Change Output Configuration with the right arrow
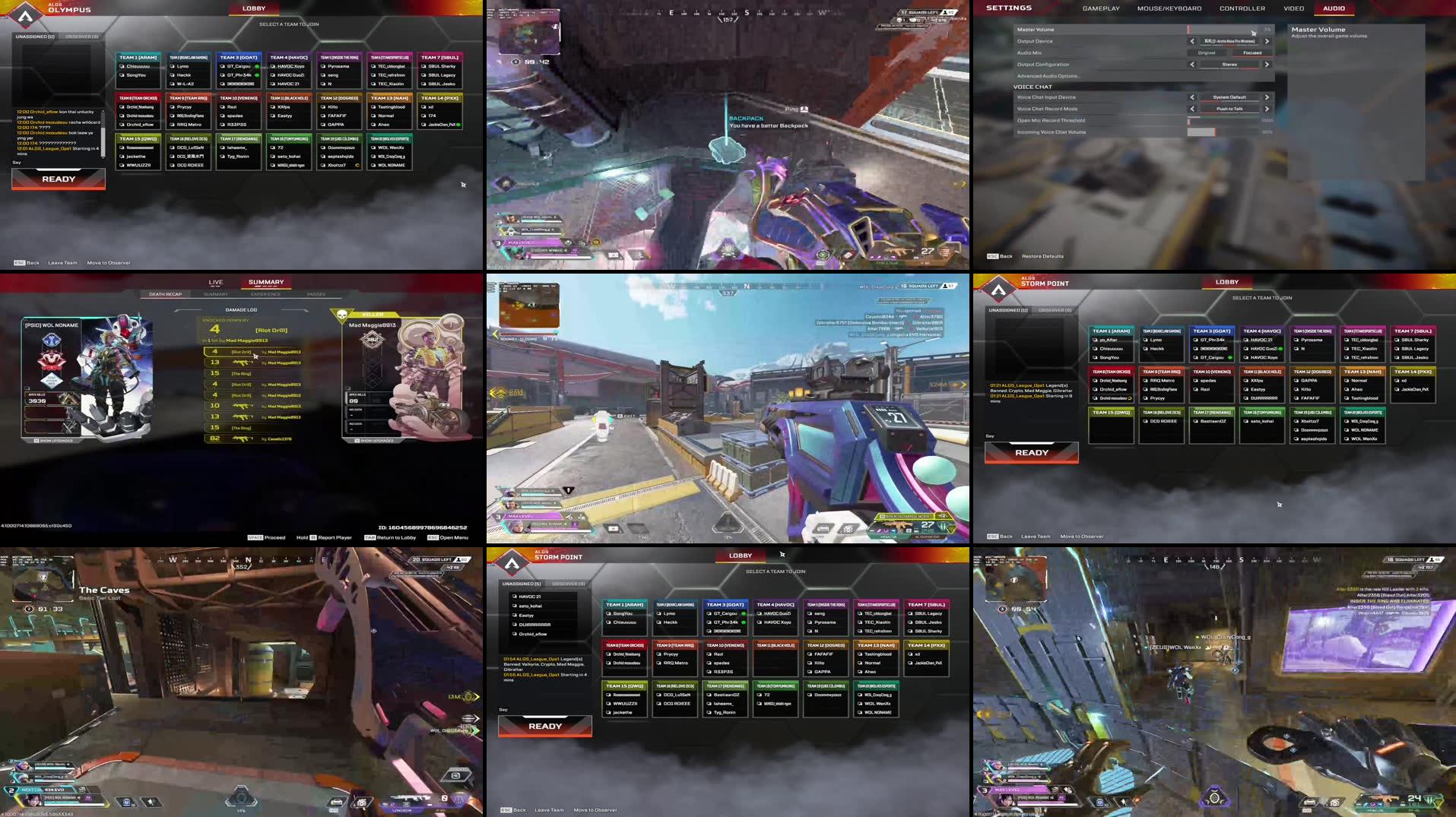The height and width of the screenshot is (817, 1456). point(1266,65)
